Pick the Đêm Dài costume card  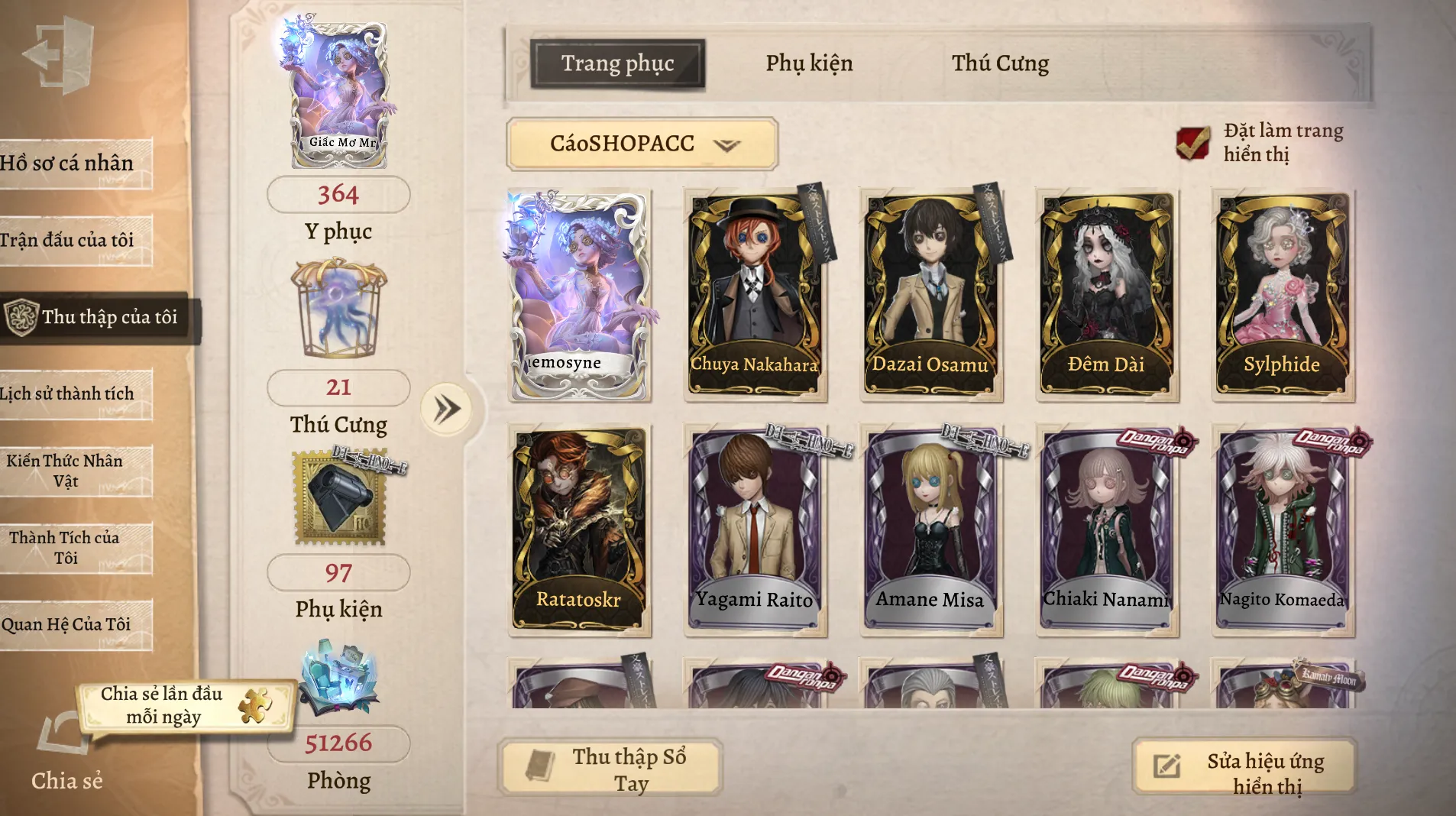point(1106,295)
